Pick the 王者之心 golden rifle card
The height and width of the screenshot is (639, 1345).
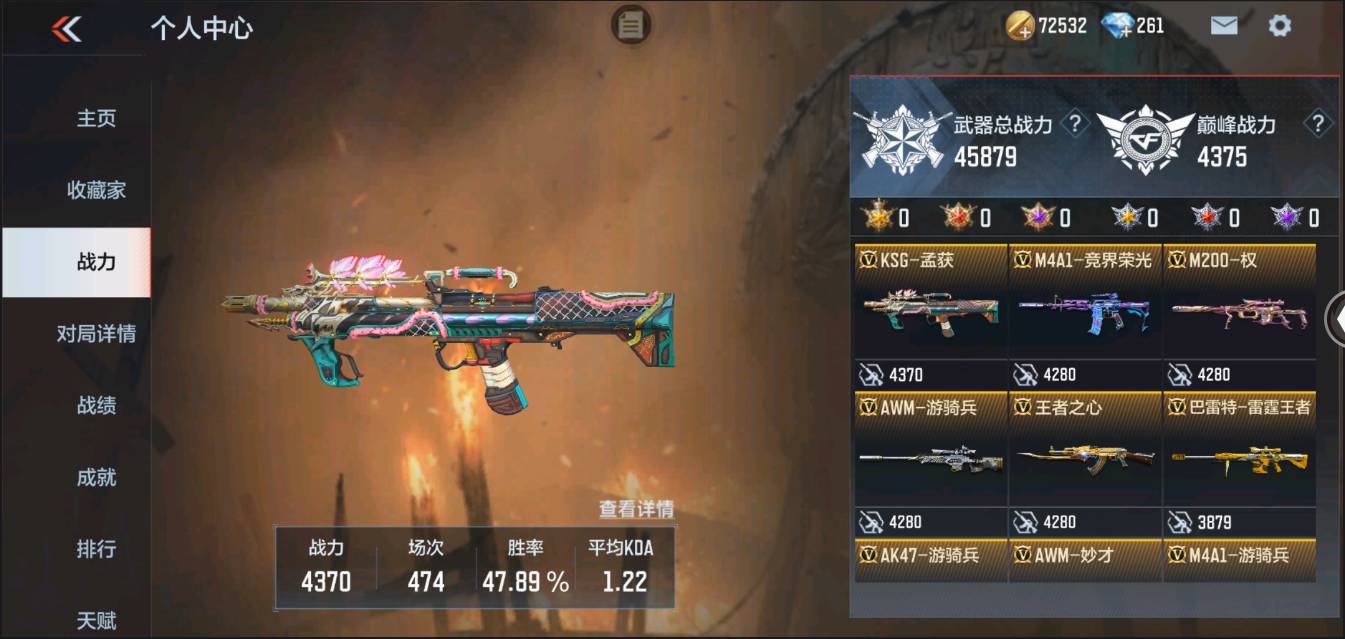point(1085,462)
